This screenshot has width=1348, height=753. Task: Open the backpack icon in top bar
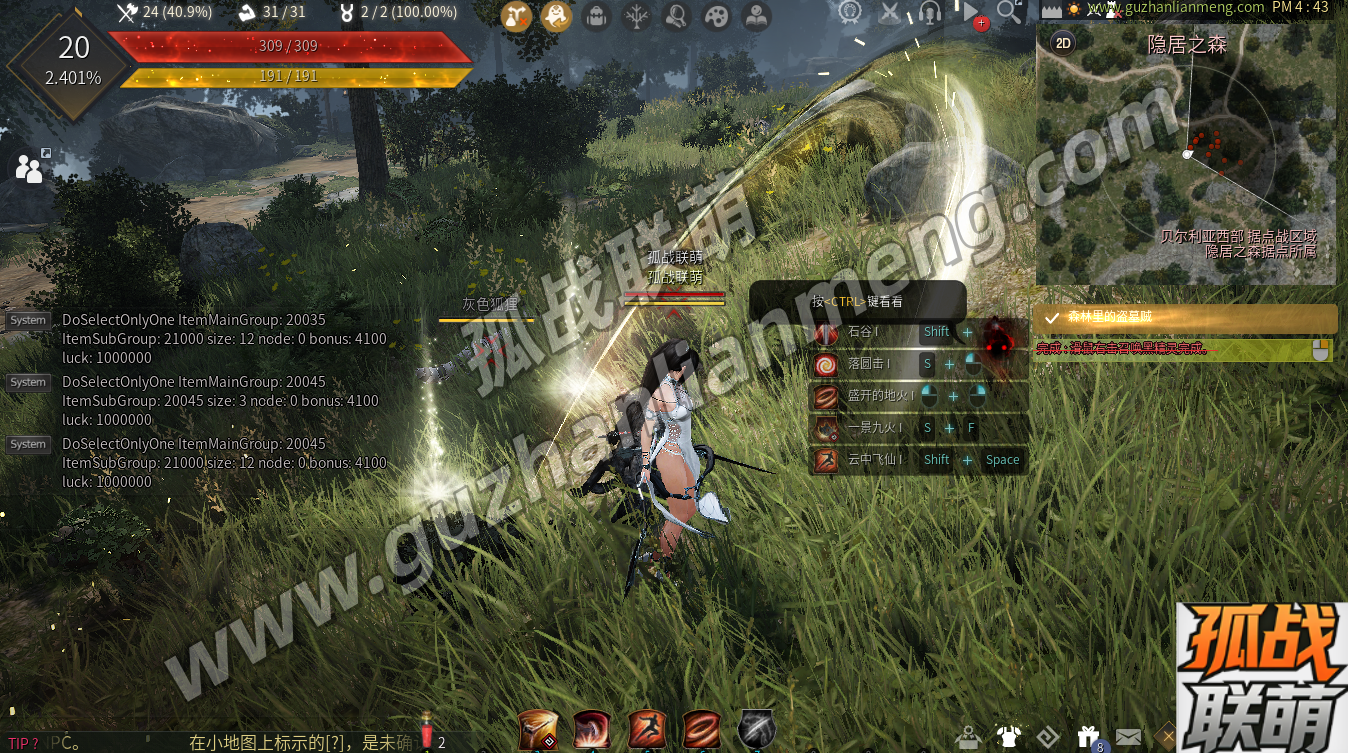pos(597,15)
